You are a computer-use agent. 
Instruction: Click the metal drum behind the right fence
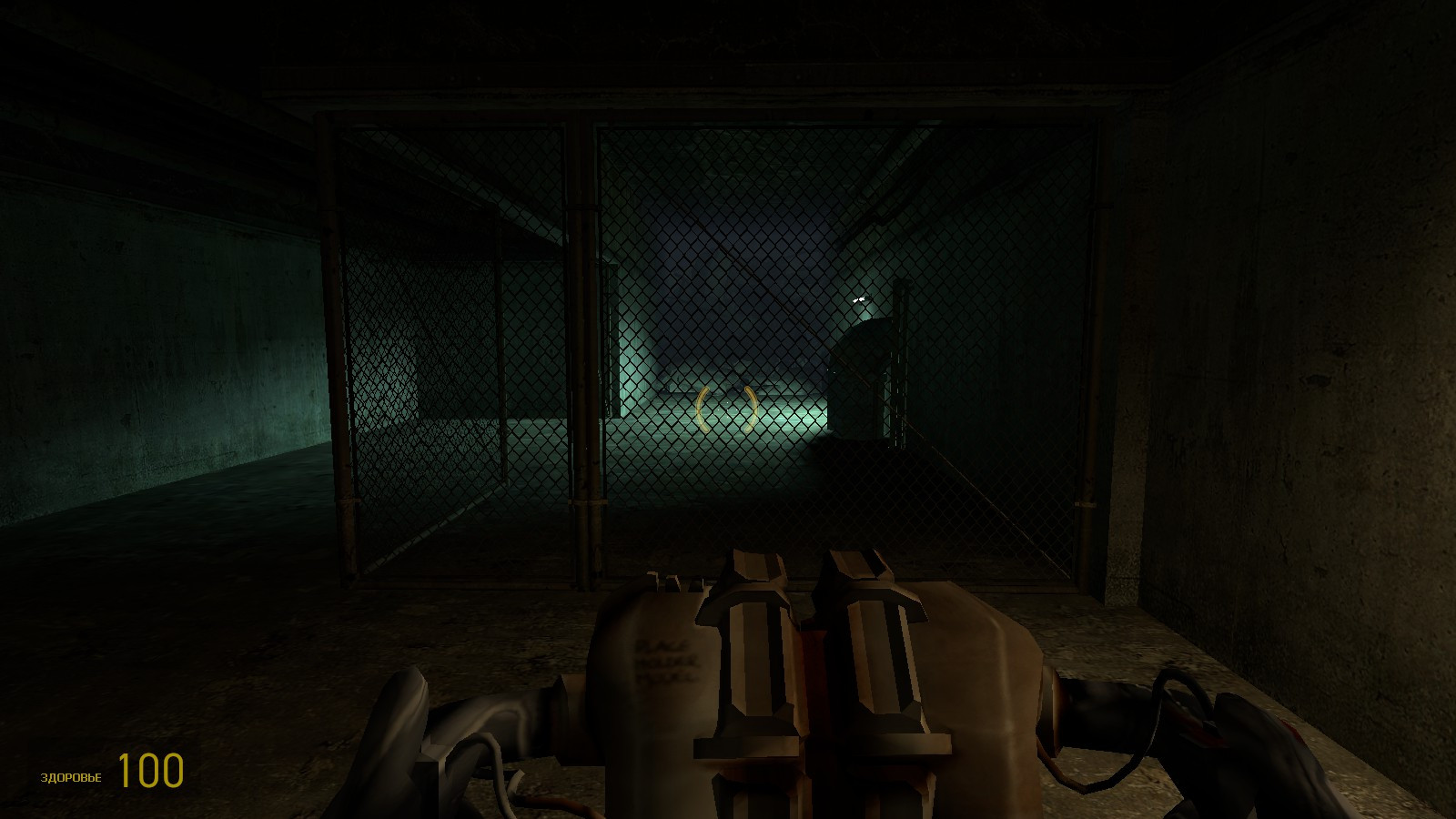click(860, 373)
